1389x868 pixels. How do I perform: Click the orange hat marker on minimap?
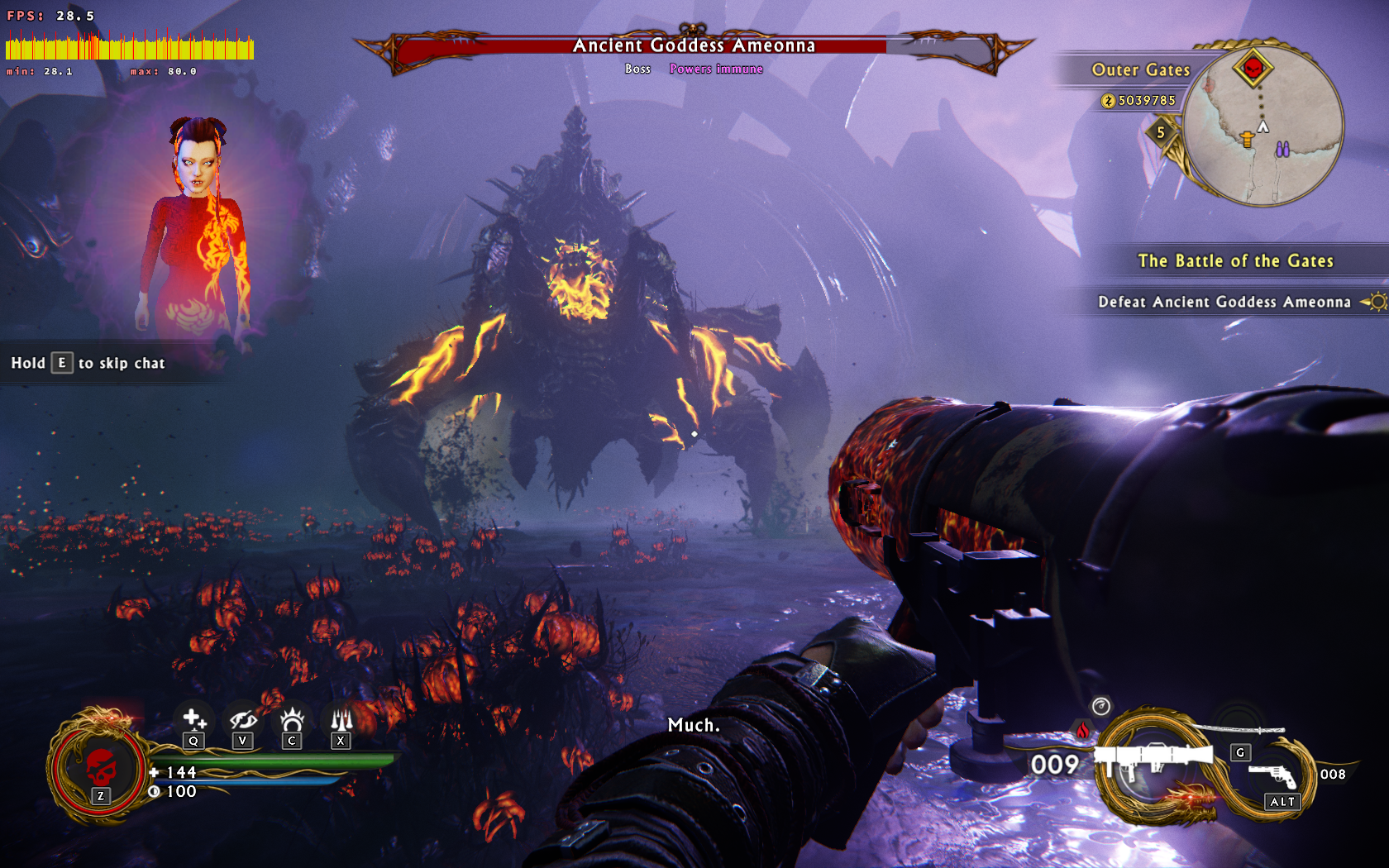(x=1247, y=140)
